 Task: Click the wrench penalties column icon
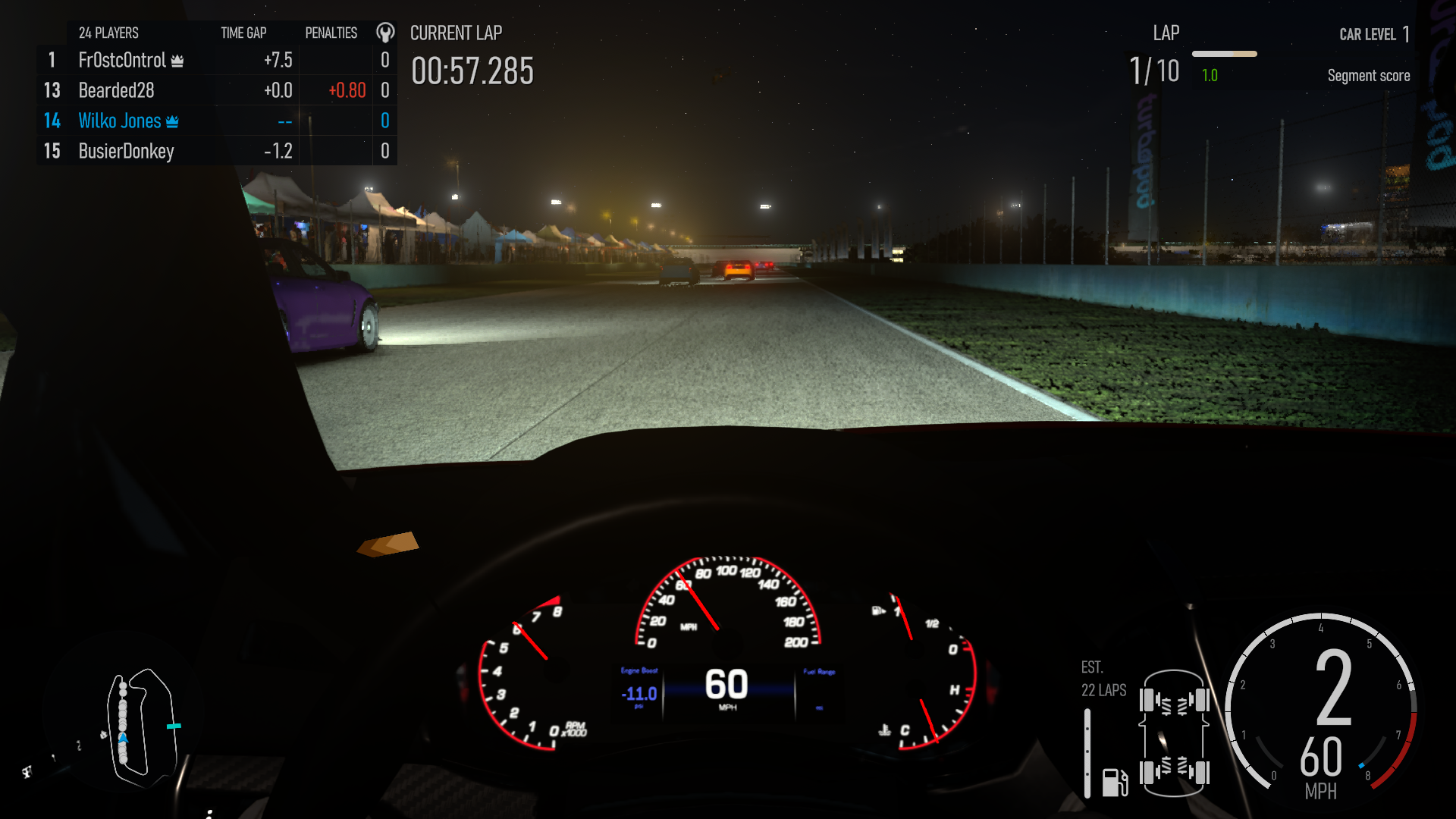click(385, 33)
